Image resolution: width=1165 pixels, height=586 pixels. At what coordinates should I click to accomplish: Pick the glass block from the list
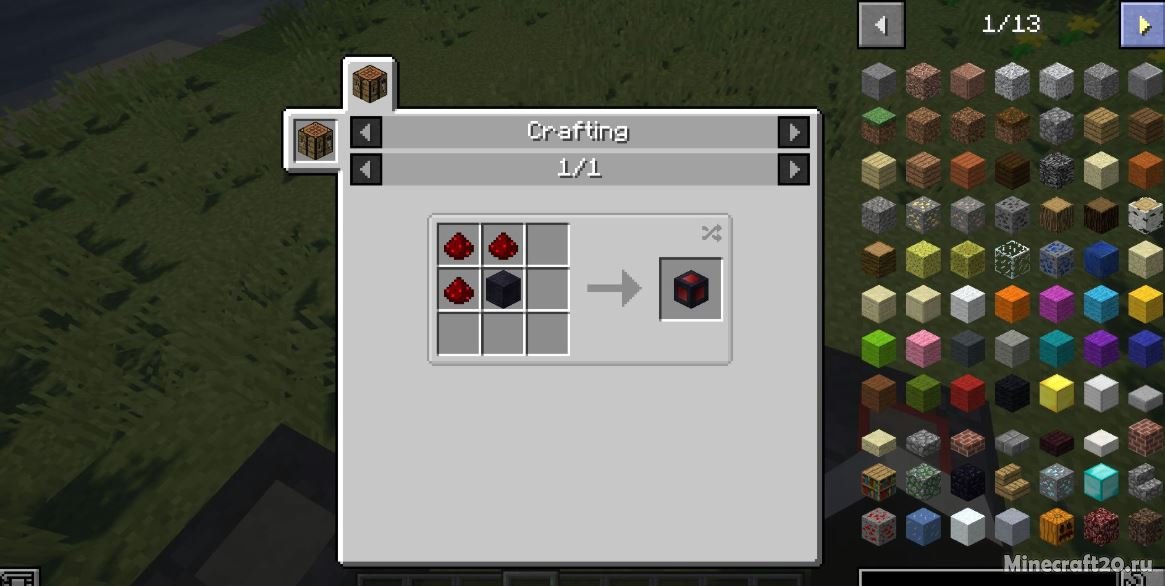tap(1012, 259)
